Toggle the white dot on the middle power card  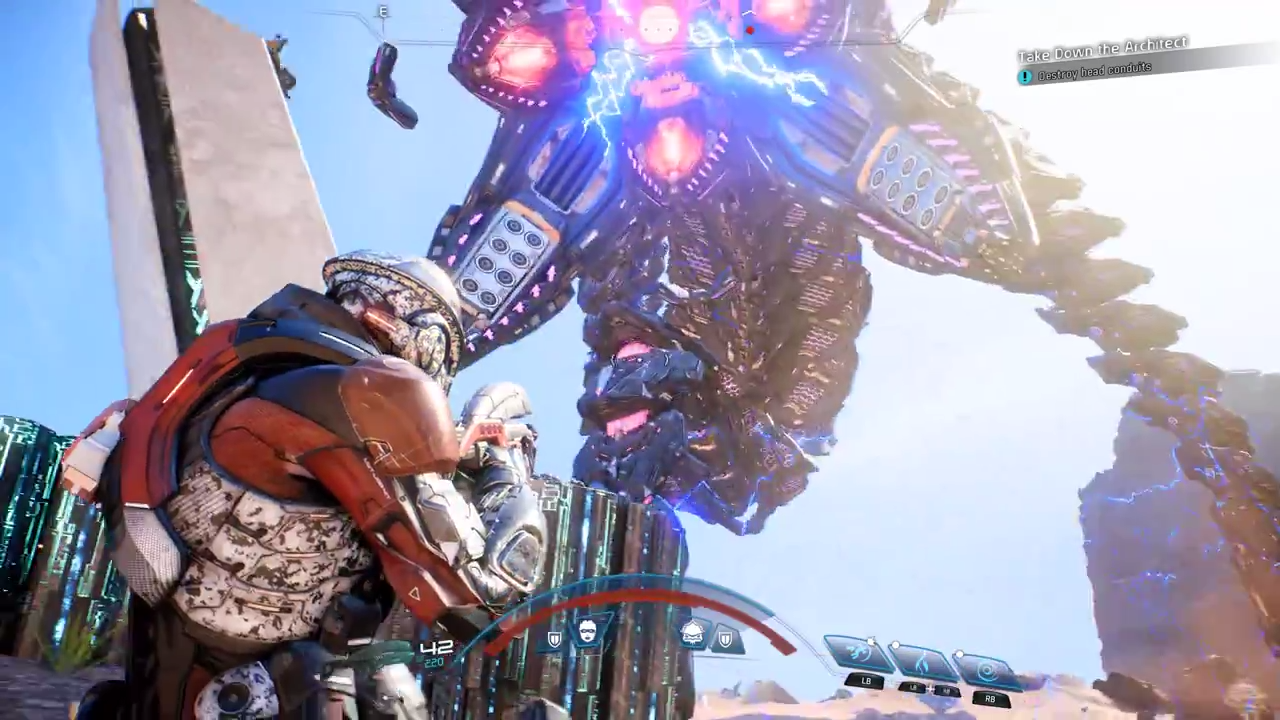point(895,644)
